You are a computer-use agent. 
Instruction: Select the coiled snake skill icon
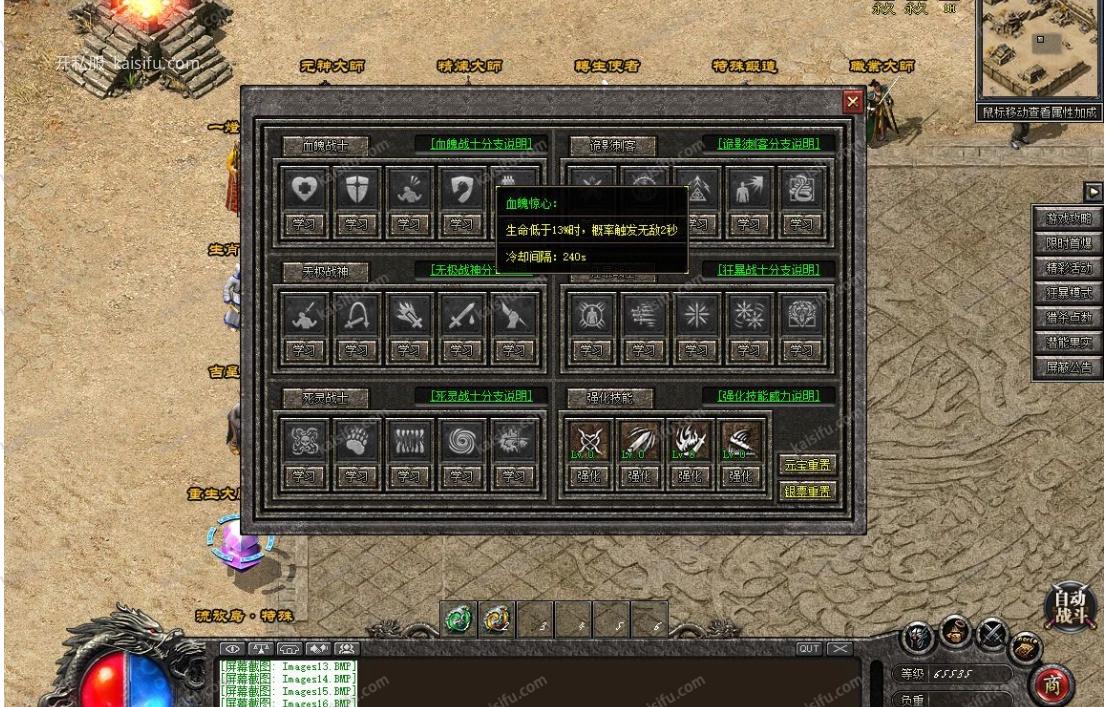pyautogui.click(x=801, y=190)
